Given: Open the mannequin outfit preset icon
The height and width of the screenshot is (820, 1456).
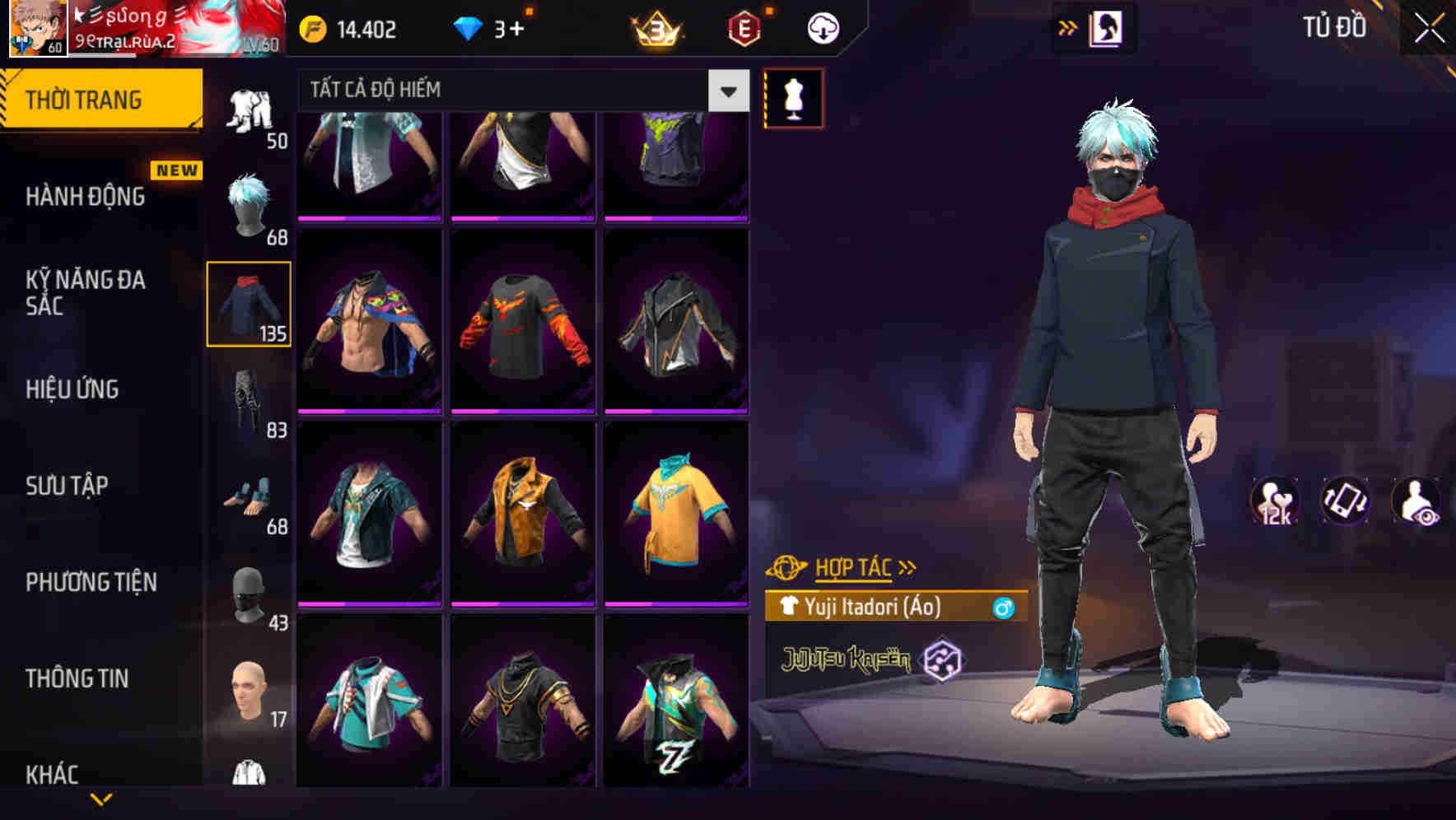Looking at the screenshot, I should (793, 96).
